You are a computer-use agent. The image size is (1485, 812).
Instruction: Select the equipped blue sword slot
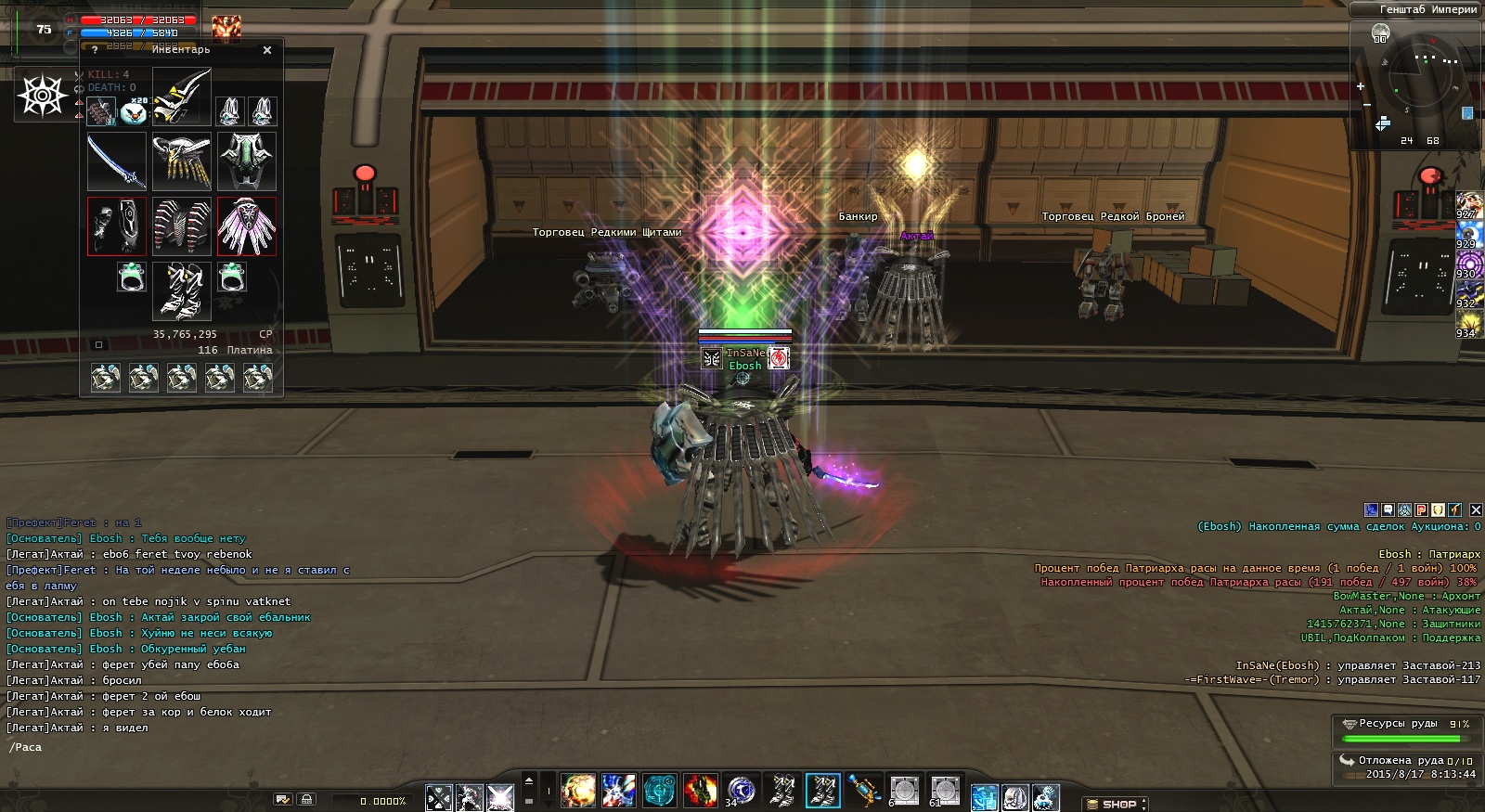[x=117, y=161]
